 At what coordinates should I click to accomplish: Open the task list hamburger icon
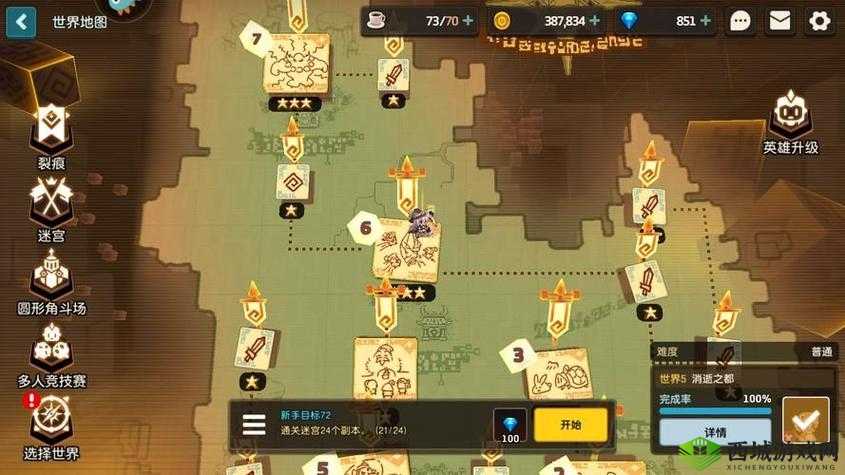(254, 425)
